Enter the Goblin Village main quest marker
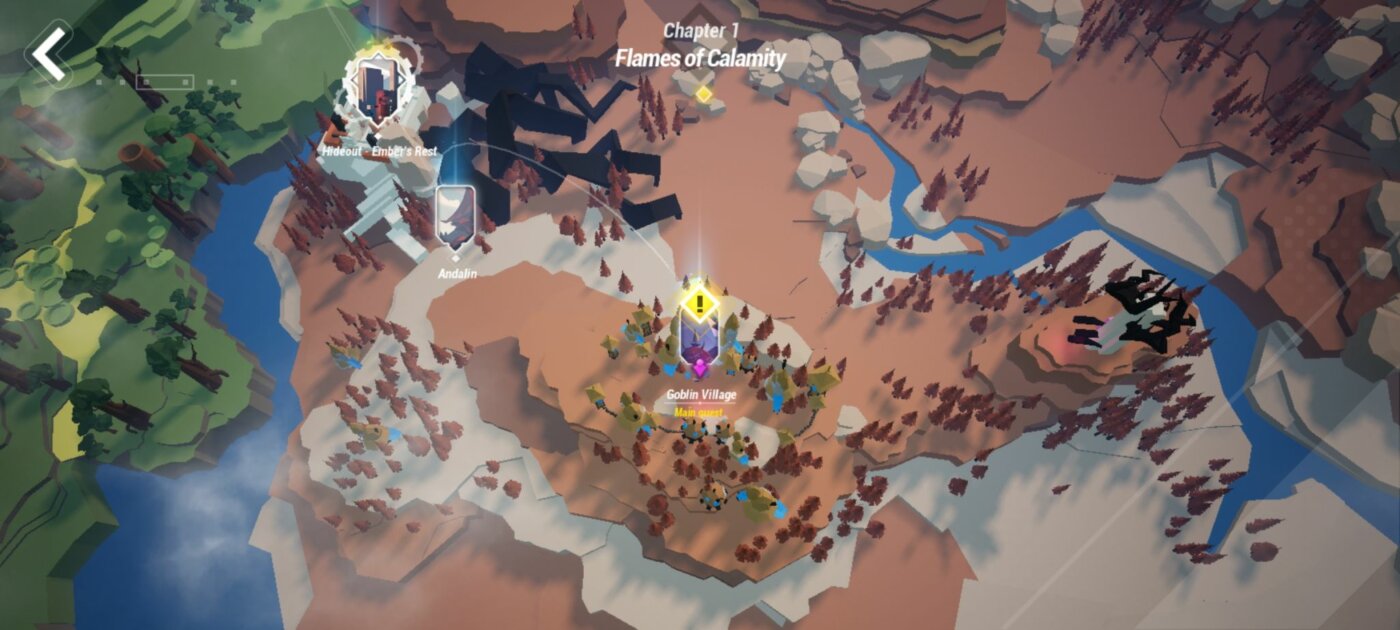Screen dimensions: 1400x630 pos(700,335)
